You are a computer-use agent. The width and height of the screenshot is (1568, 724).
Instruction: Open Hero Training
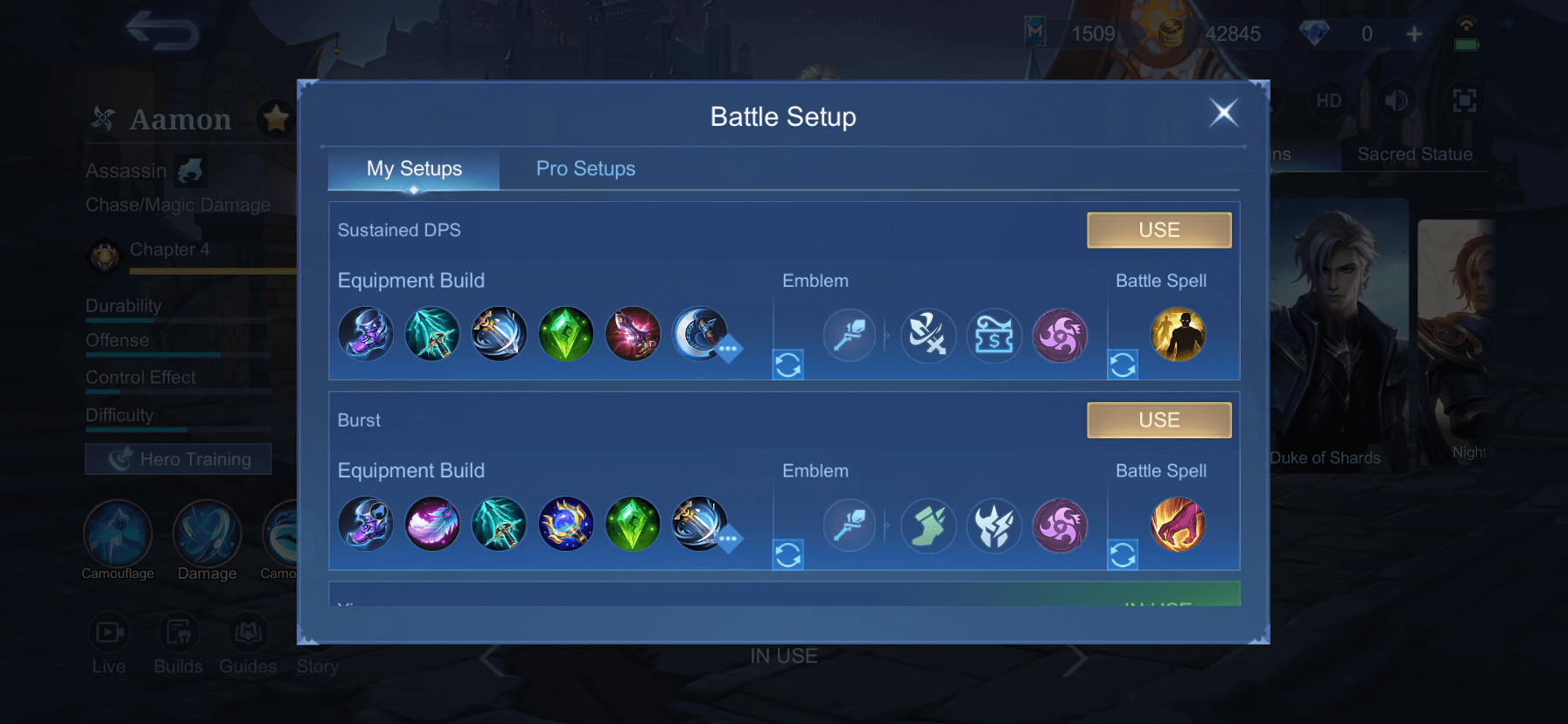(178, 459)
